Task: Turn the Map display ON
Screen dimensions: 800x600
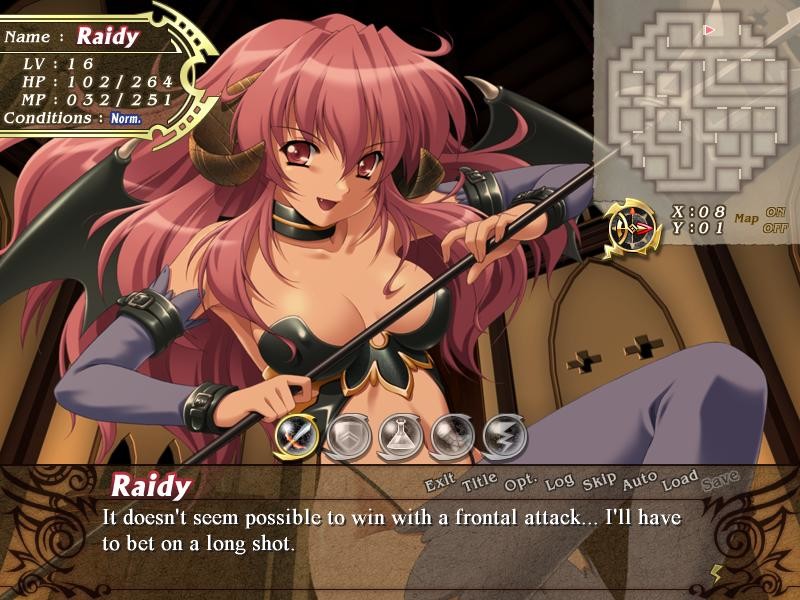Action: [x=775, y=212]
